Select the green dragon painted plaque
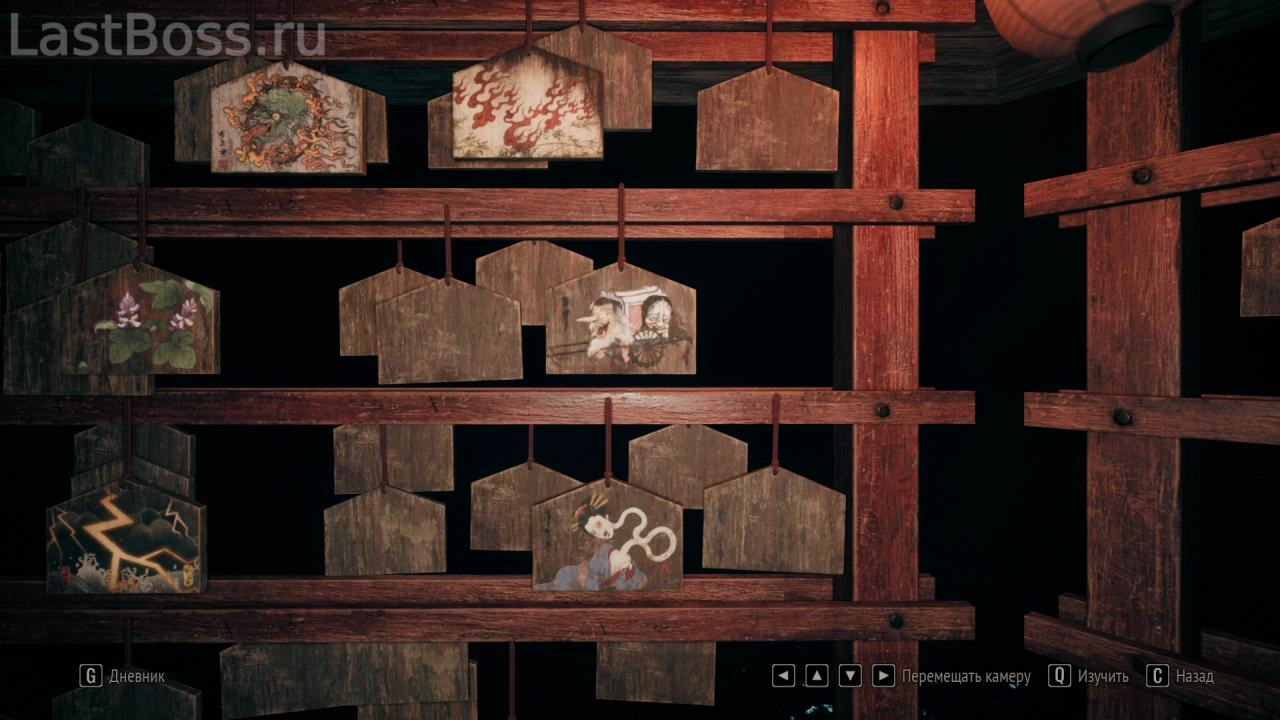The image size is (1280, 720). (287, 120)
